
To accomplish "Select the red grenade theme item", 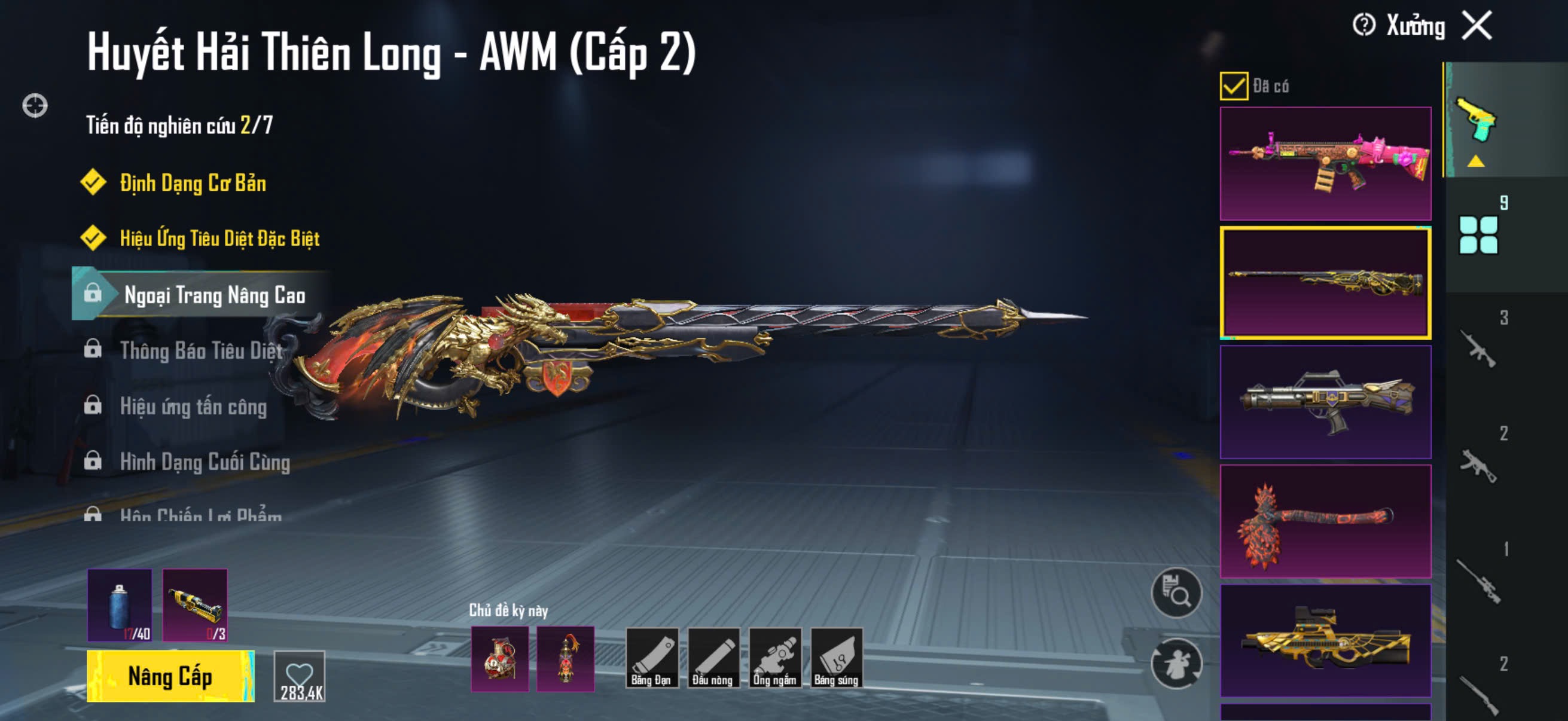I will [x=500, y=659].
